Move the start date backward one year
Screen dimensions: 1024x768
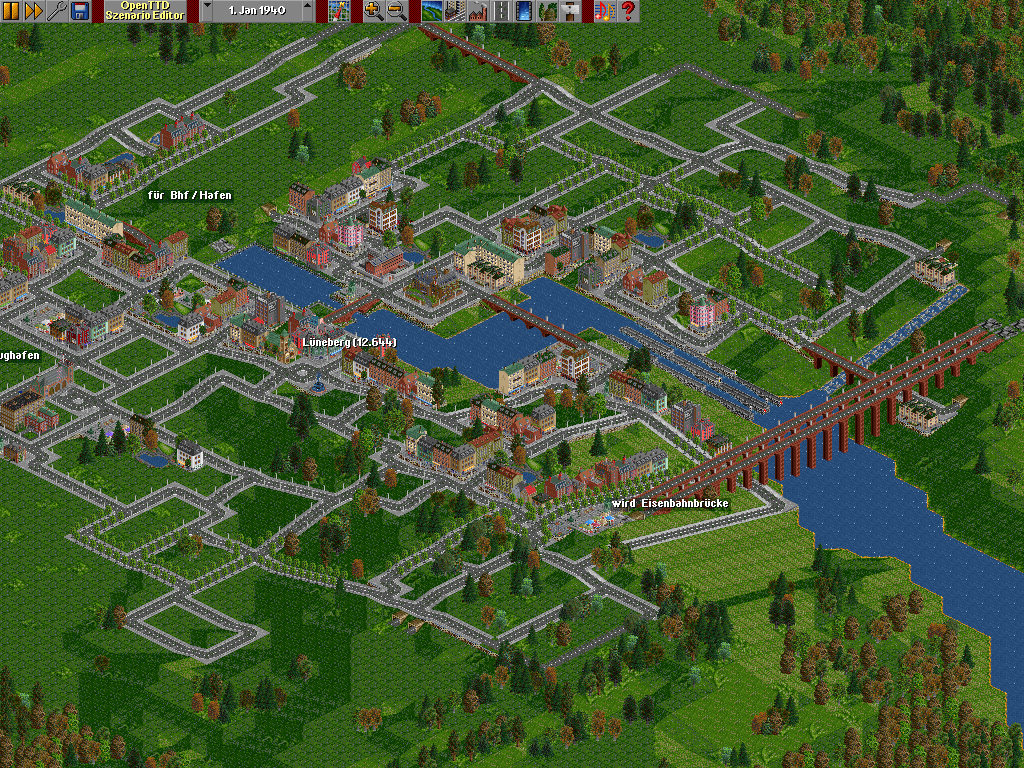(207, 11)
